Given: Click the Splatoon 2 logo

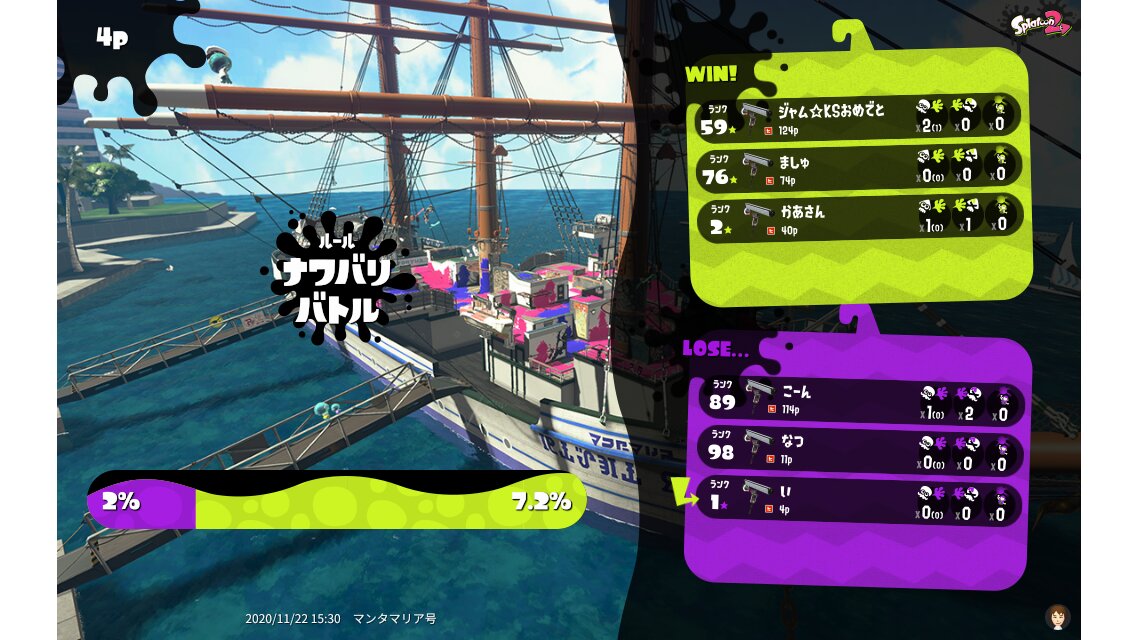Looking at the screenshot, I should pyautogui.click(x=1040, y=24).
